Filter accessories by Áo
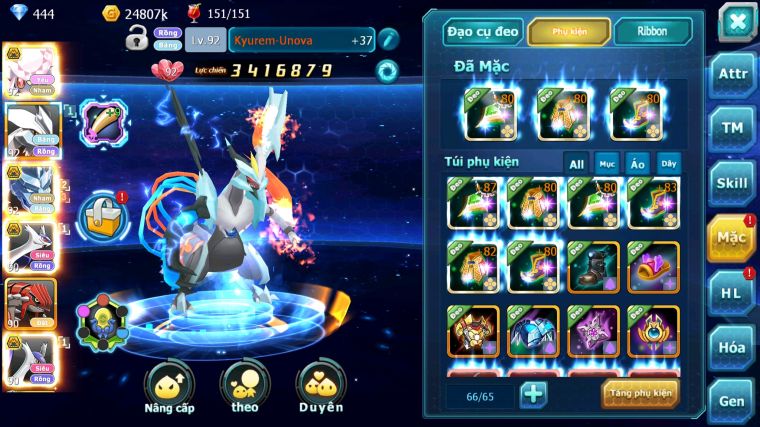The image size is (760, 427). tap(637, 164)
